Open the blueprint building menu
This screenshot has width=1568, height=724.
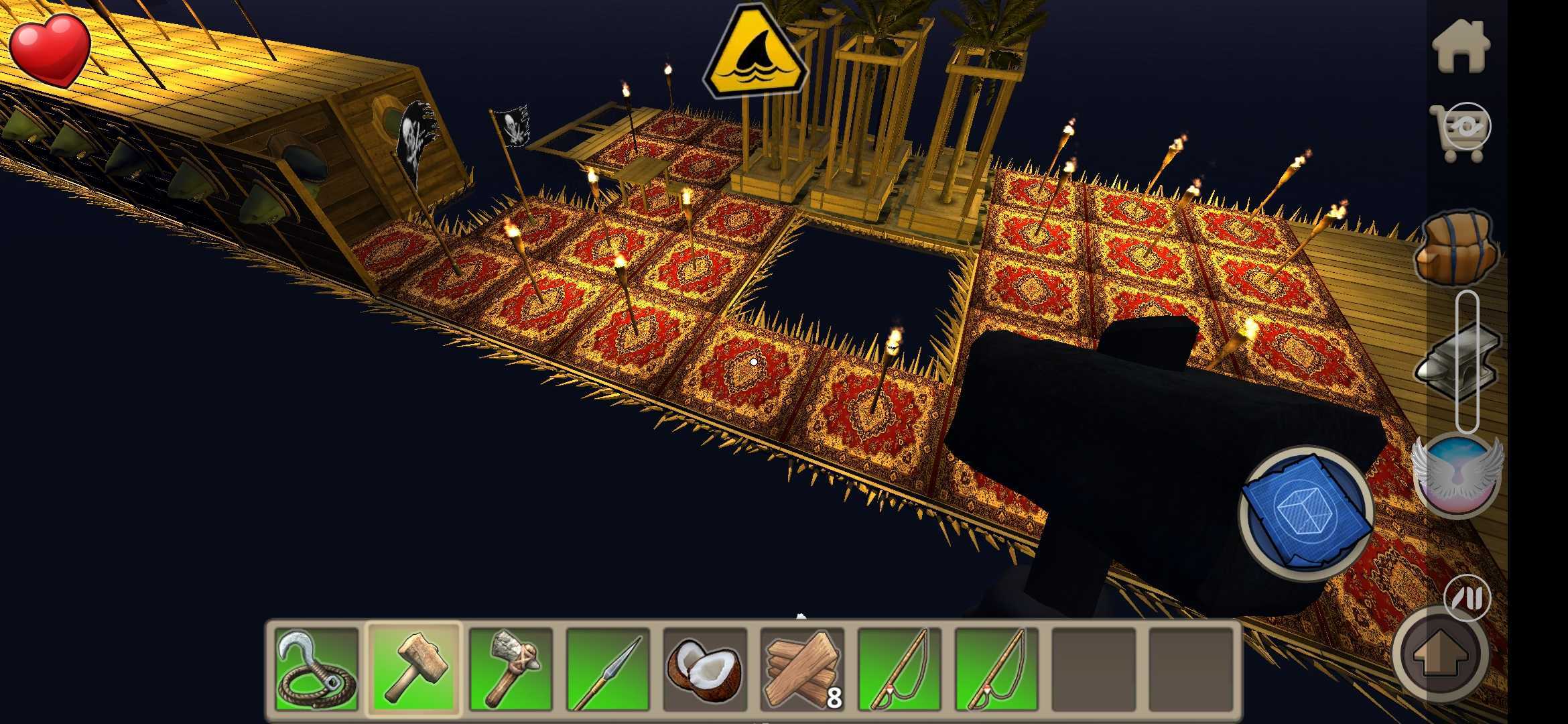(x=1305, y=514)
